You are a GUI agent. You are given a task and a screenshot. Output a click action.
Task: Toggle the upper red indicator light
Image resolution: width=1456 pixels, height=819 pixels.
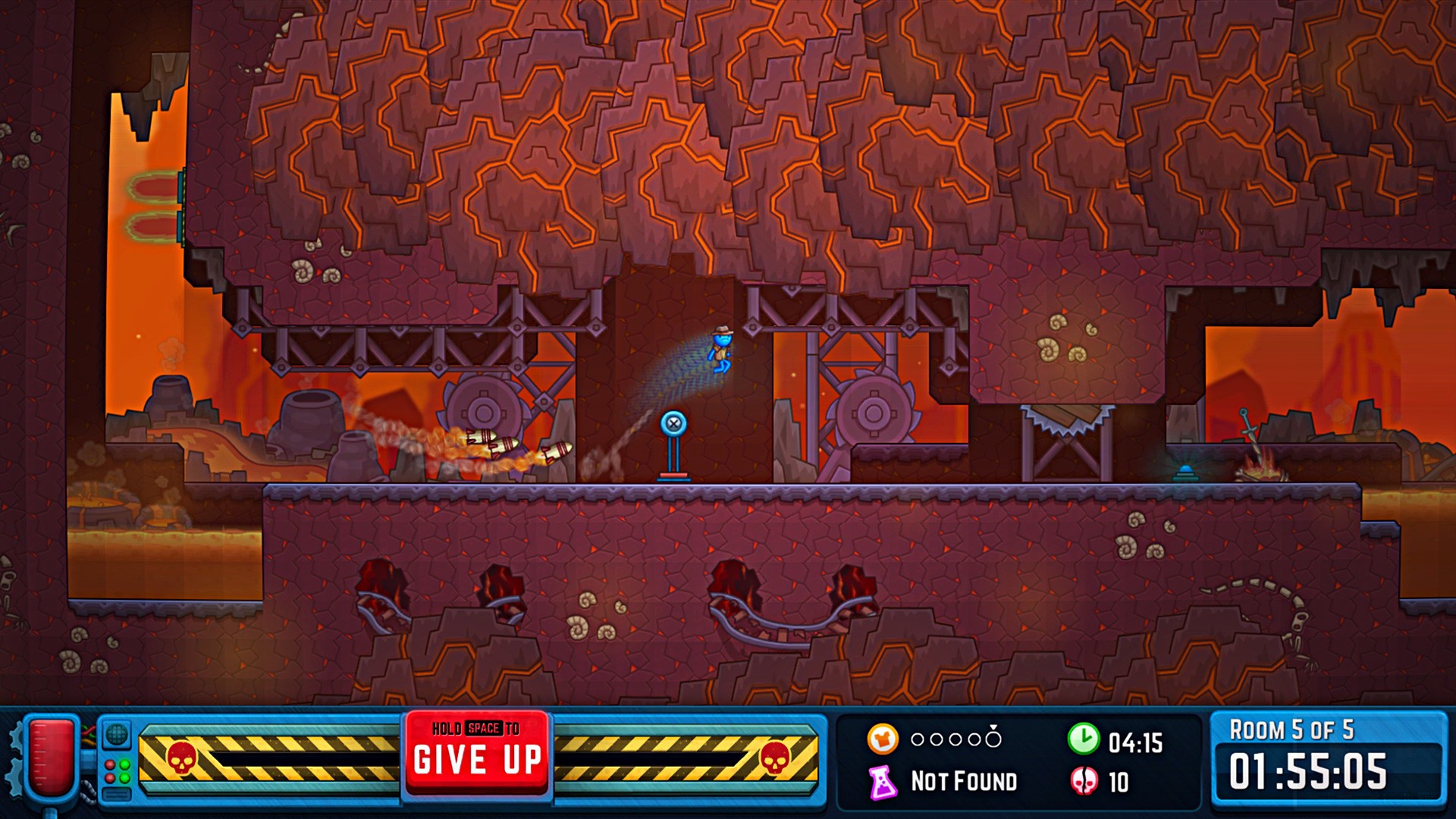point(110,766)
